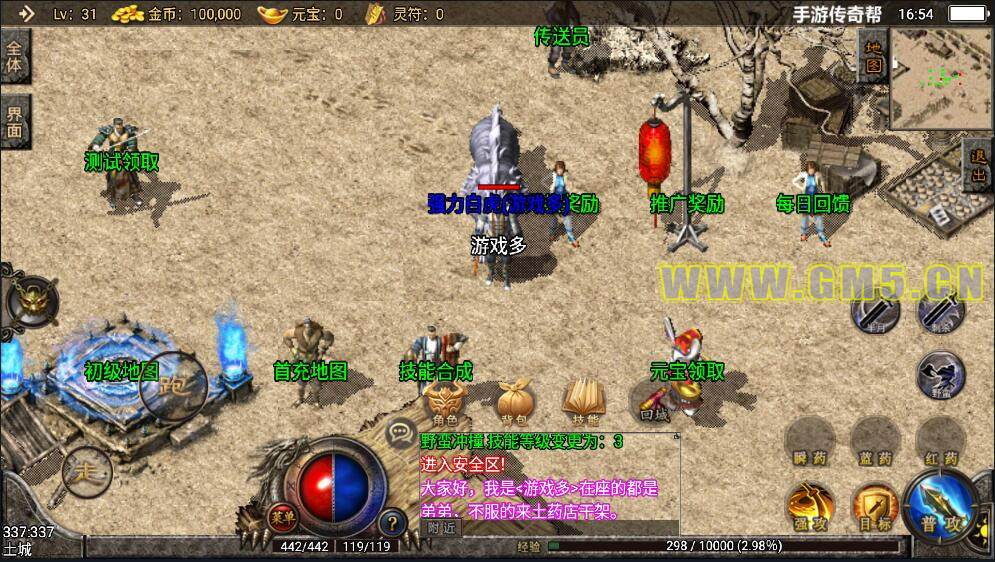Use the 回城 return-to-town scroll
The height and width of the screenshot is (562, 995).
coord(653,402)
